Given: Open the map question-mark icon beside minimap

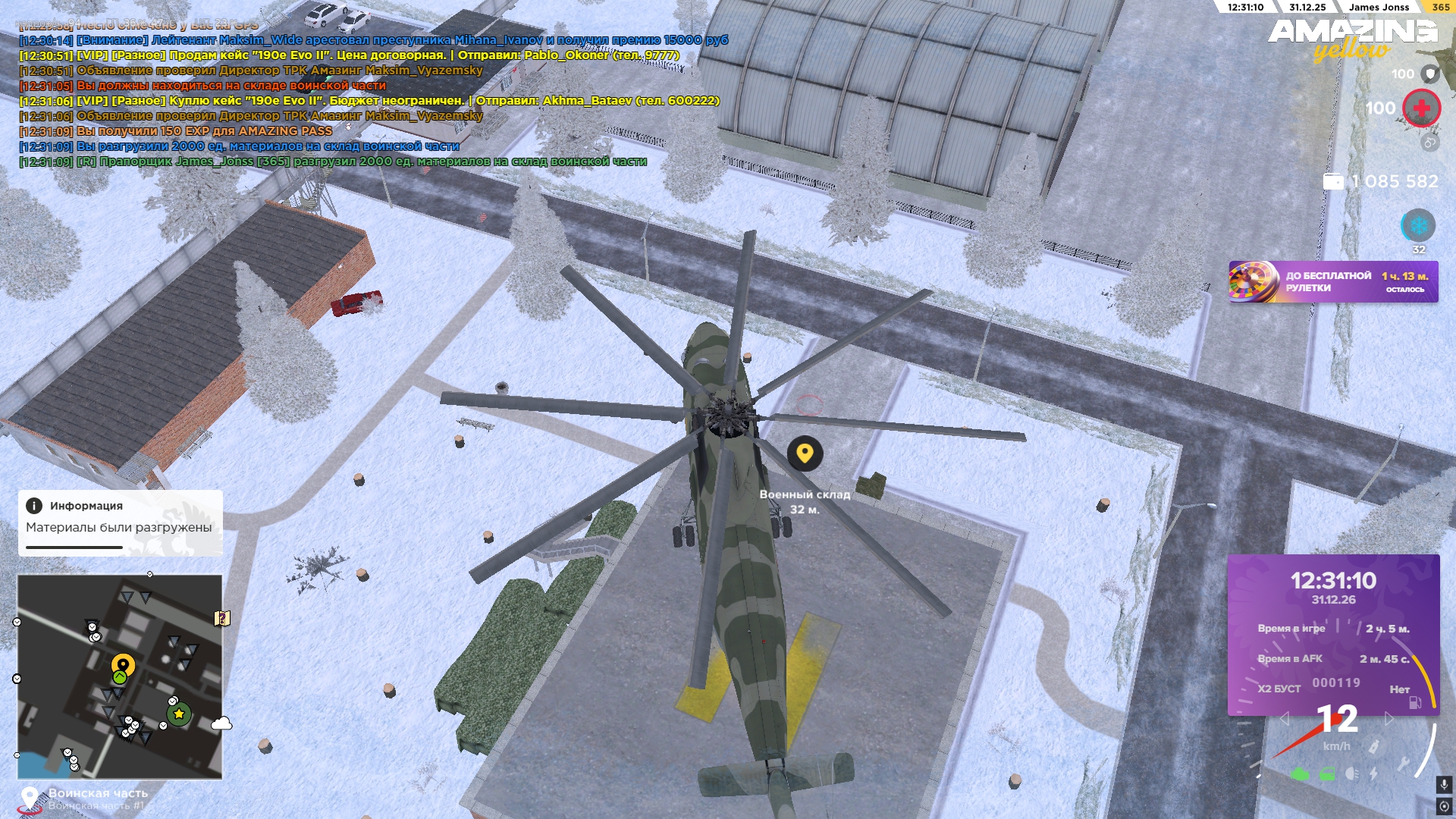Looking at the screenshot, I should (x=222, y=618).
